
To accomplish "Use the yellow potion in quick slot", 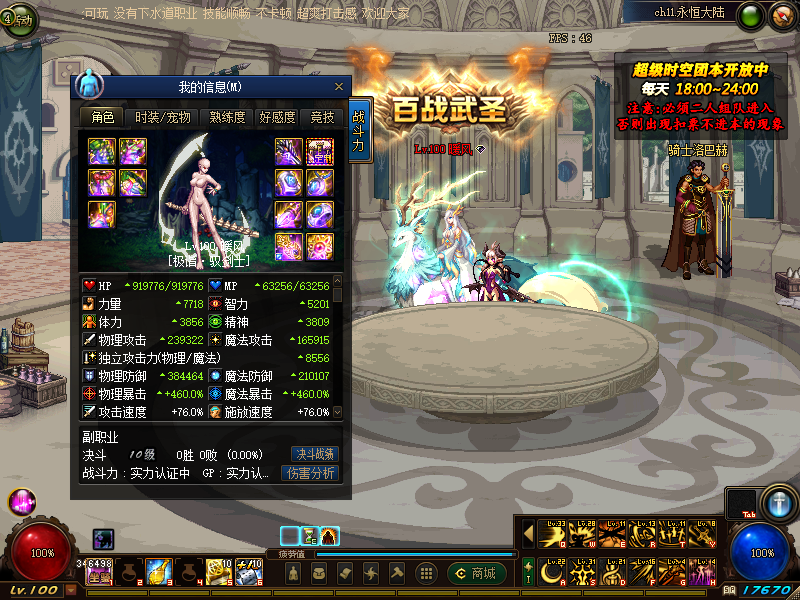I will point(157,571).
